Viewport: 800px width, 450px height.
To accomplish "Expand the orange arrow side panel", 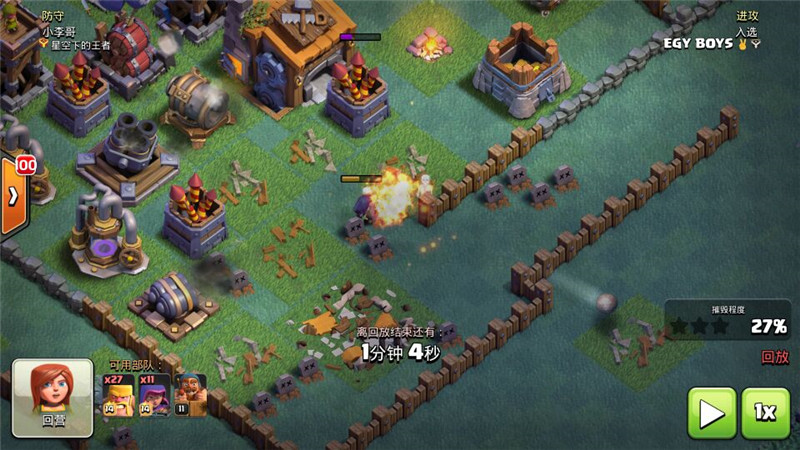I will point(13,195).
